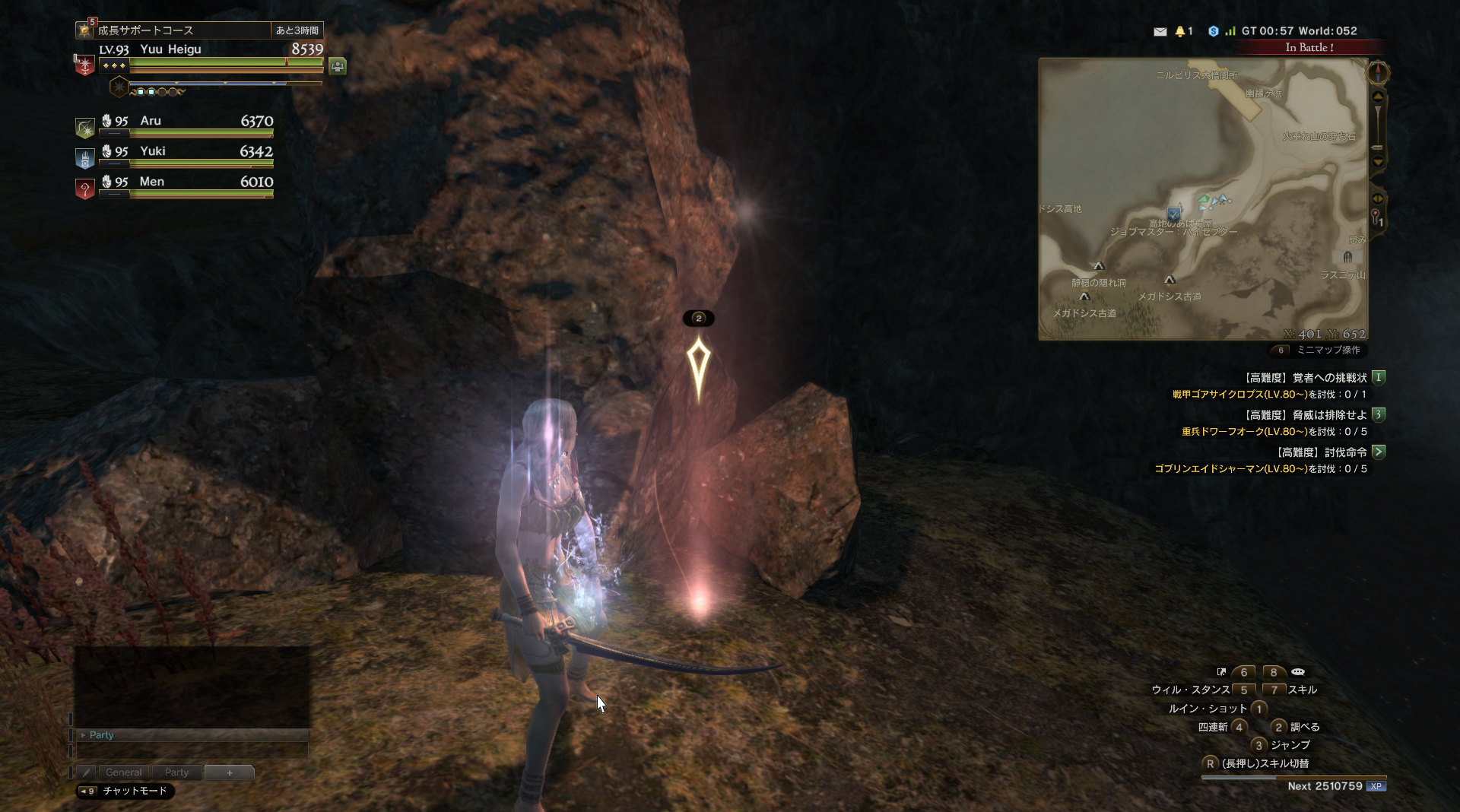Image resolution: width=1460 pixels, height=812 pixels.
Task: Click the minimap zoom-in arrow button
Action: 1378,97
